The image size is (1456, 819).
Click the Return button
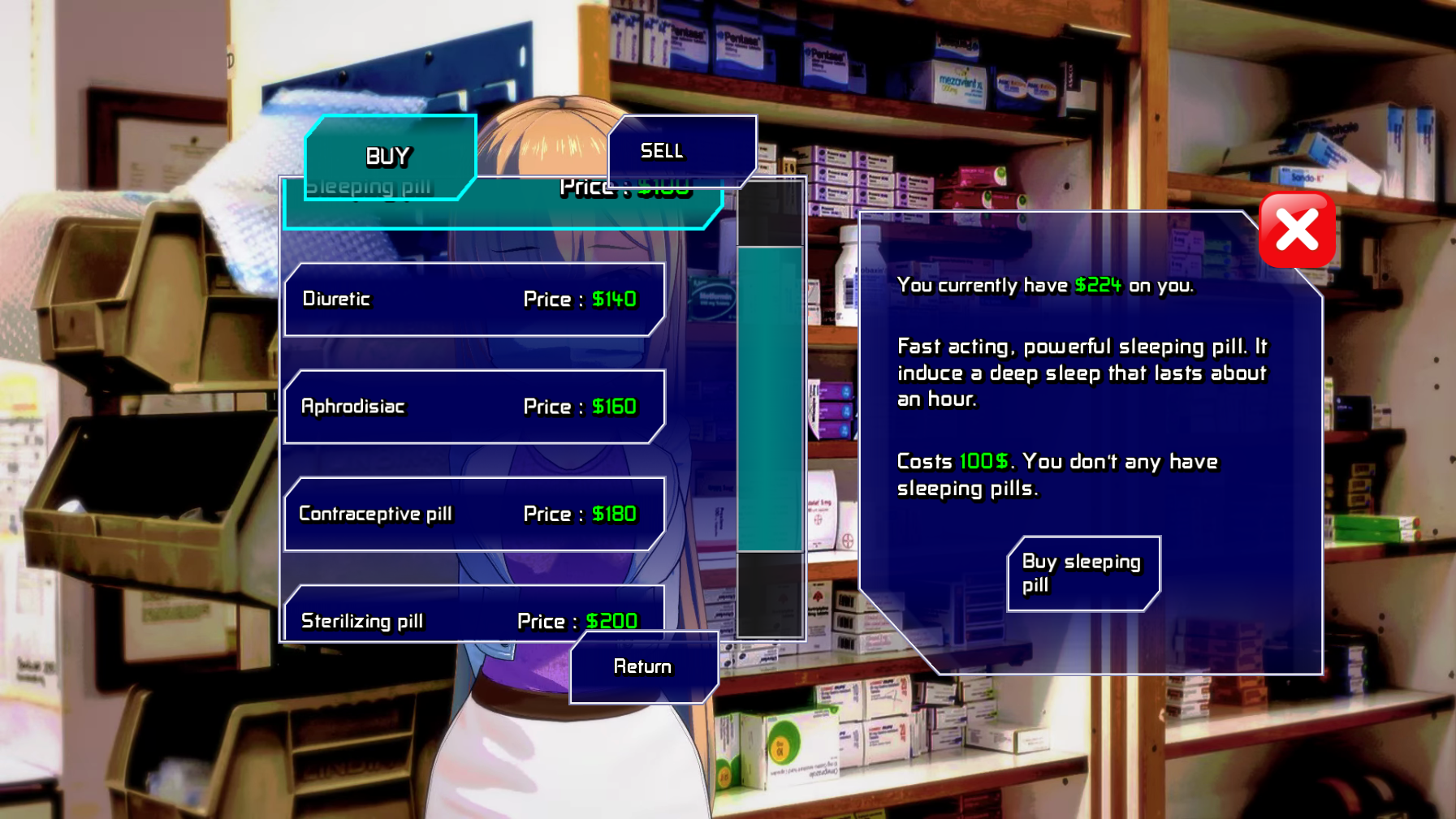[x=643, y=667]
